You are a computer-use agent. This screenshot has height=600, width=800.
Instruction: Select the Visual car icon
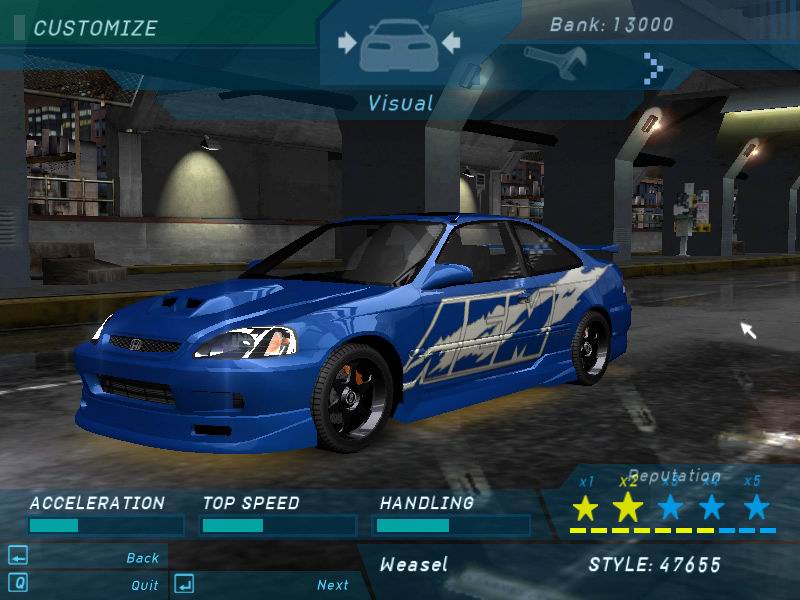click(x=399, y=47)
